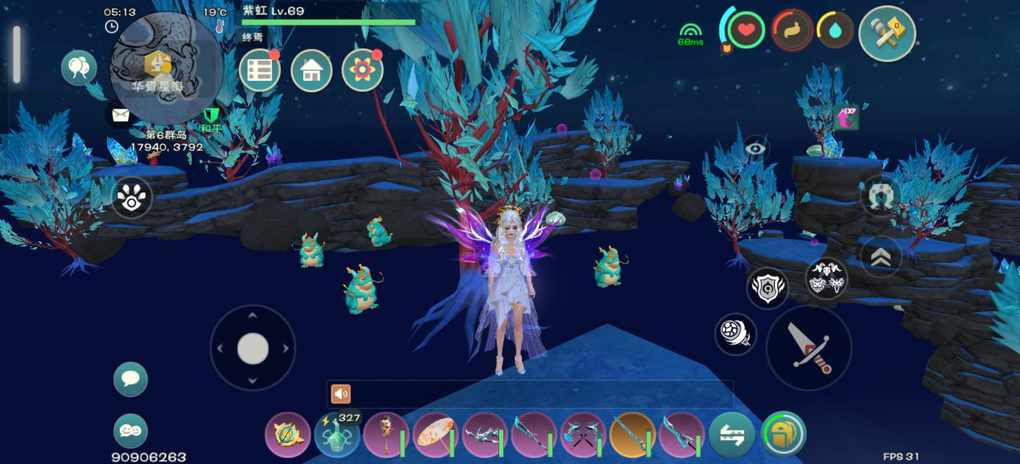The height and width of the screenshot is (464, 1020).
Task: Toggle the green peace mode shield
Action: coord(210,118)
